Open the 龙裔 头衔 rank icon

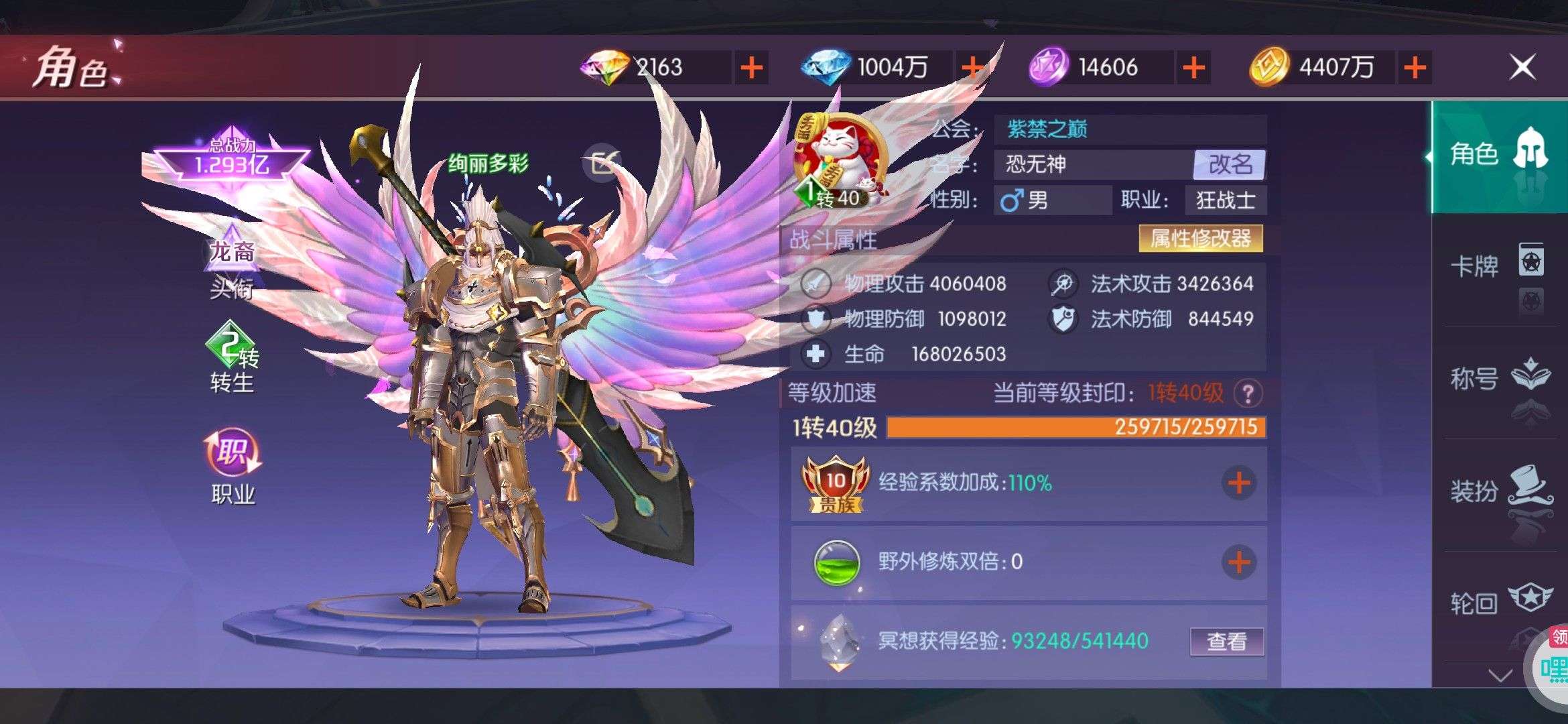tap(232, 265)
